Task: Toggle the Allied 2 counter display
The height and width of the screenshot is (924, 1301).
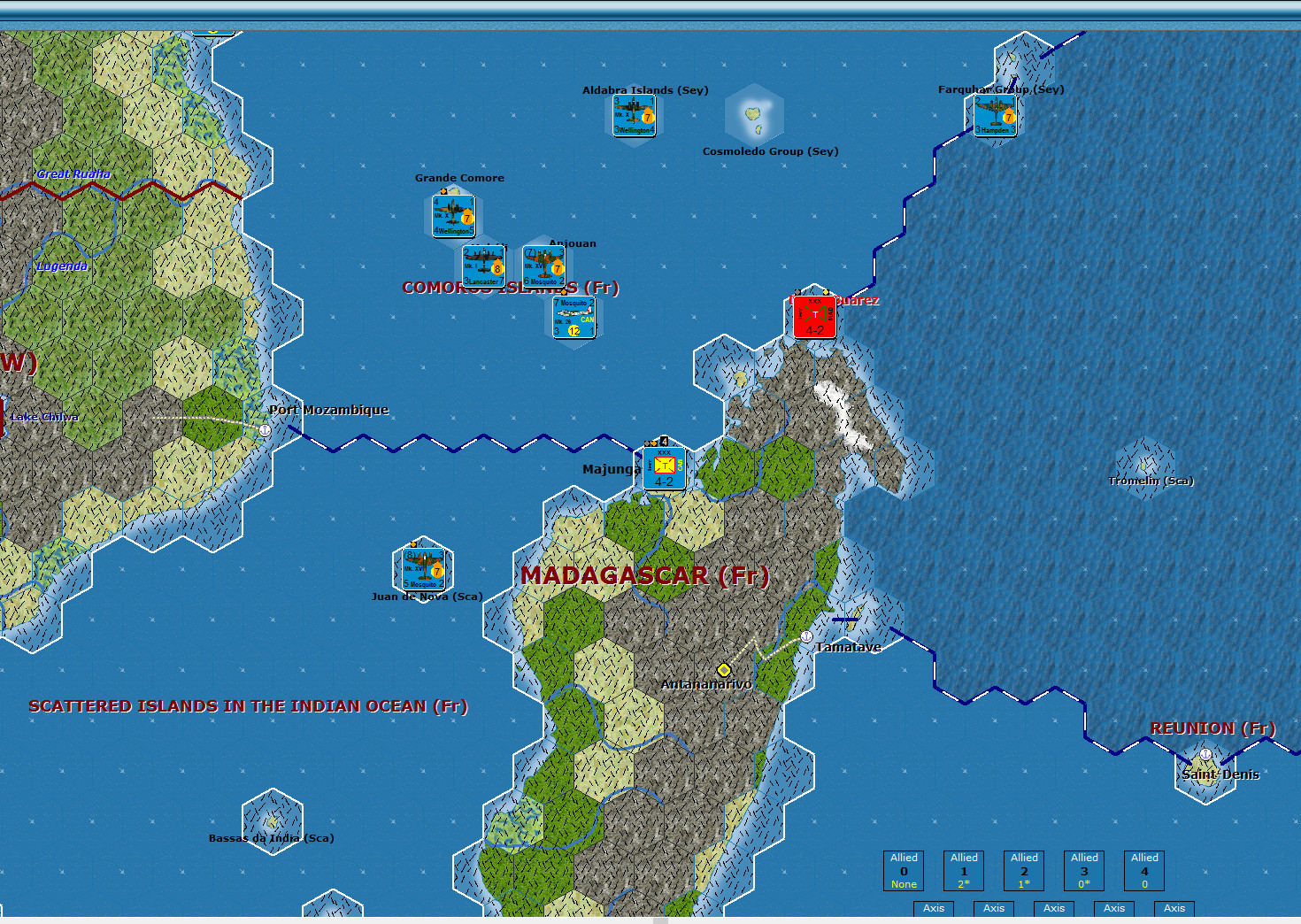Action: [1023, 870]
